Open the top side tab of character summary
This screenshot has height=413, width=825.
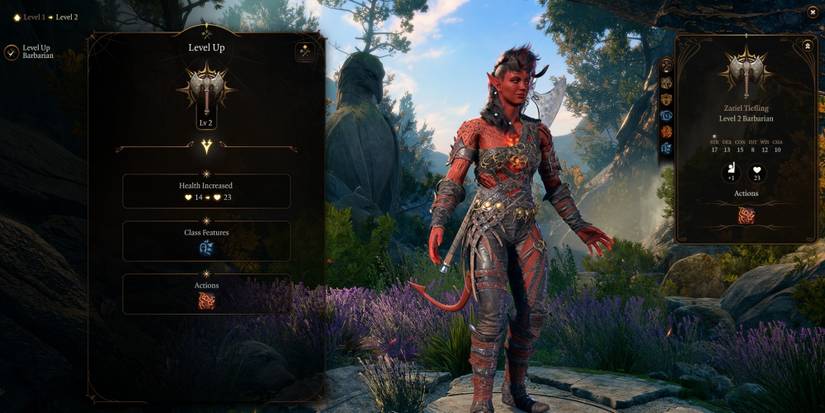[667, 67]
